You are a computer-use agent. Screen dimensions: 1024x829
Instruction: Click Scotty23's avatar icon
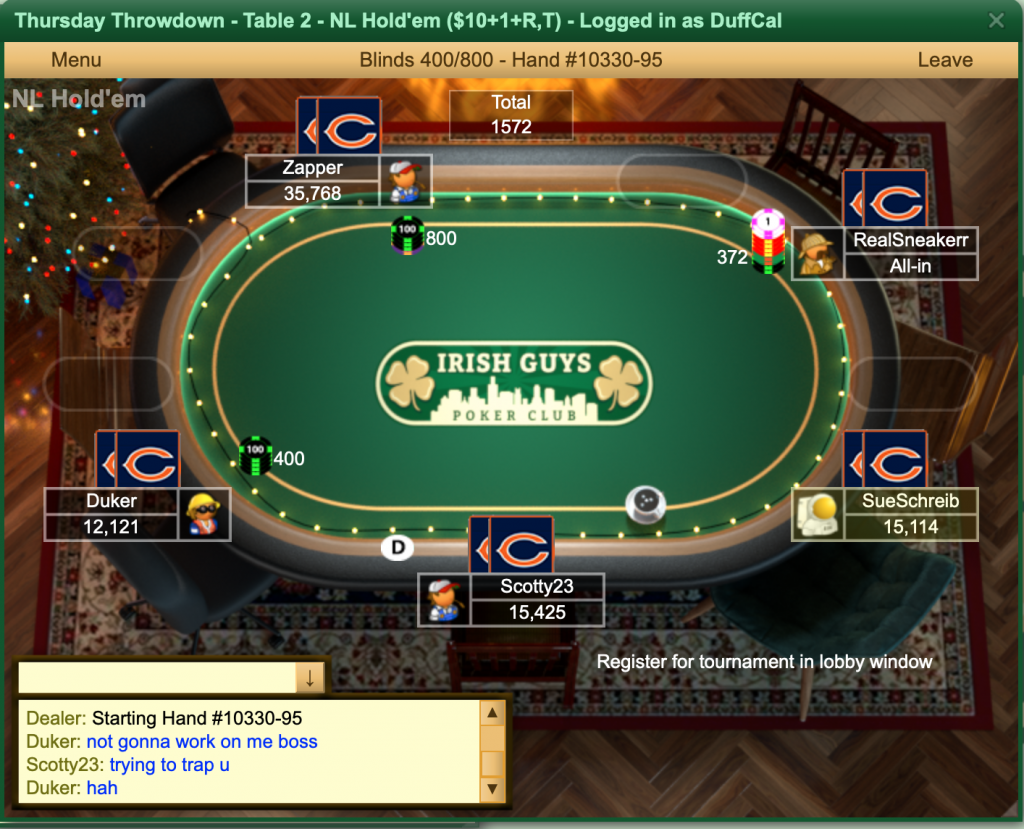pos(444,600)
